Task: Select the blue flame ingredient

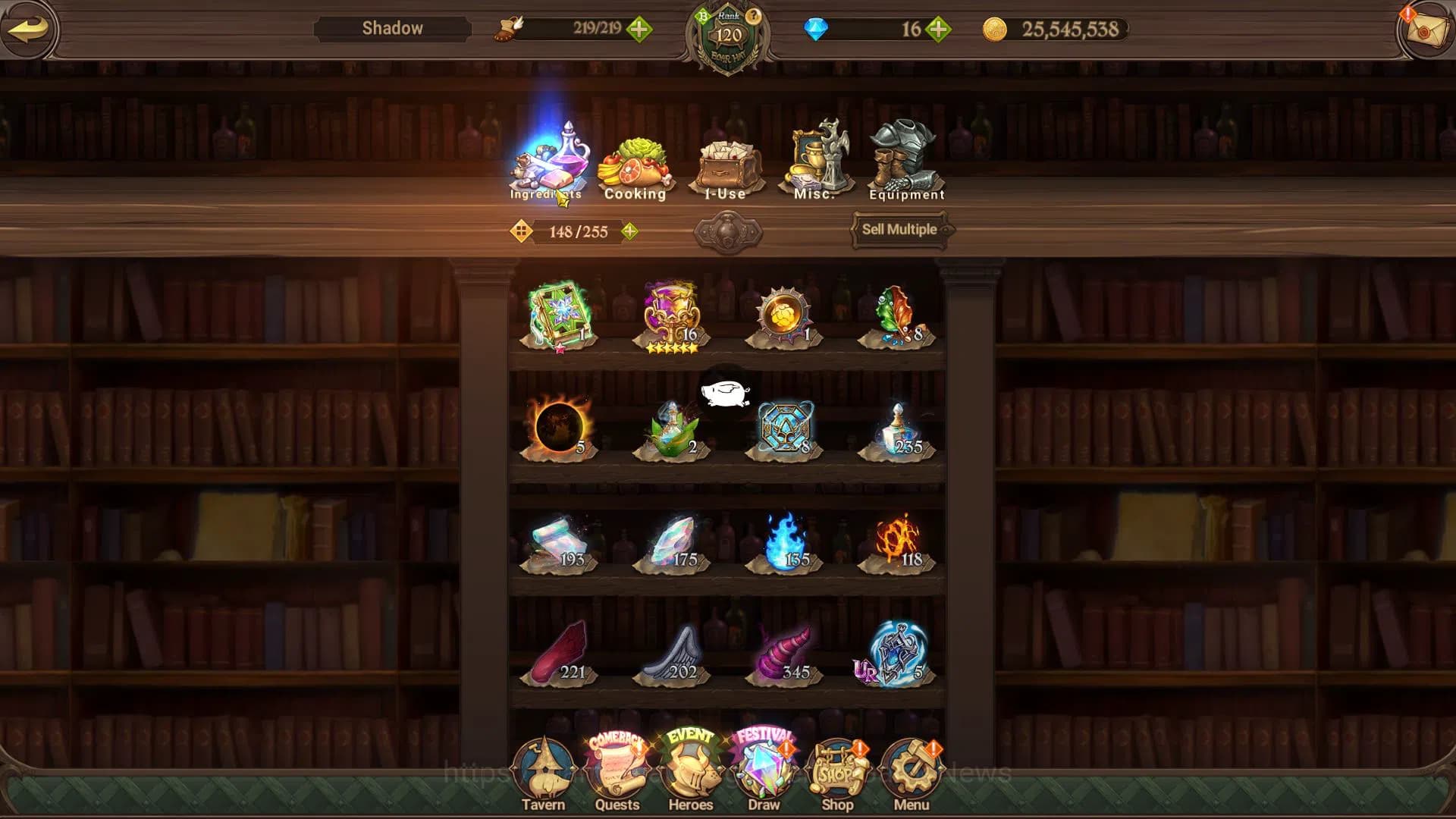Action: 785,541
